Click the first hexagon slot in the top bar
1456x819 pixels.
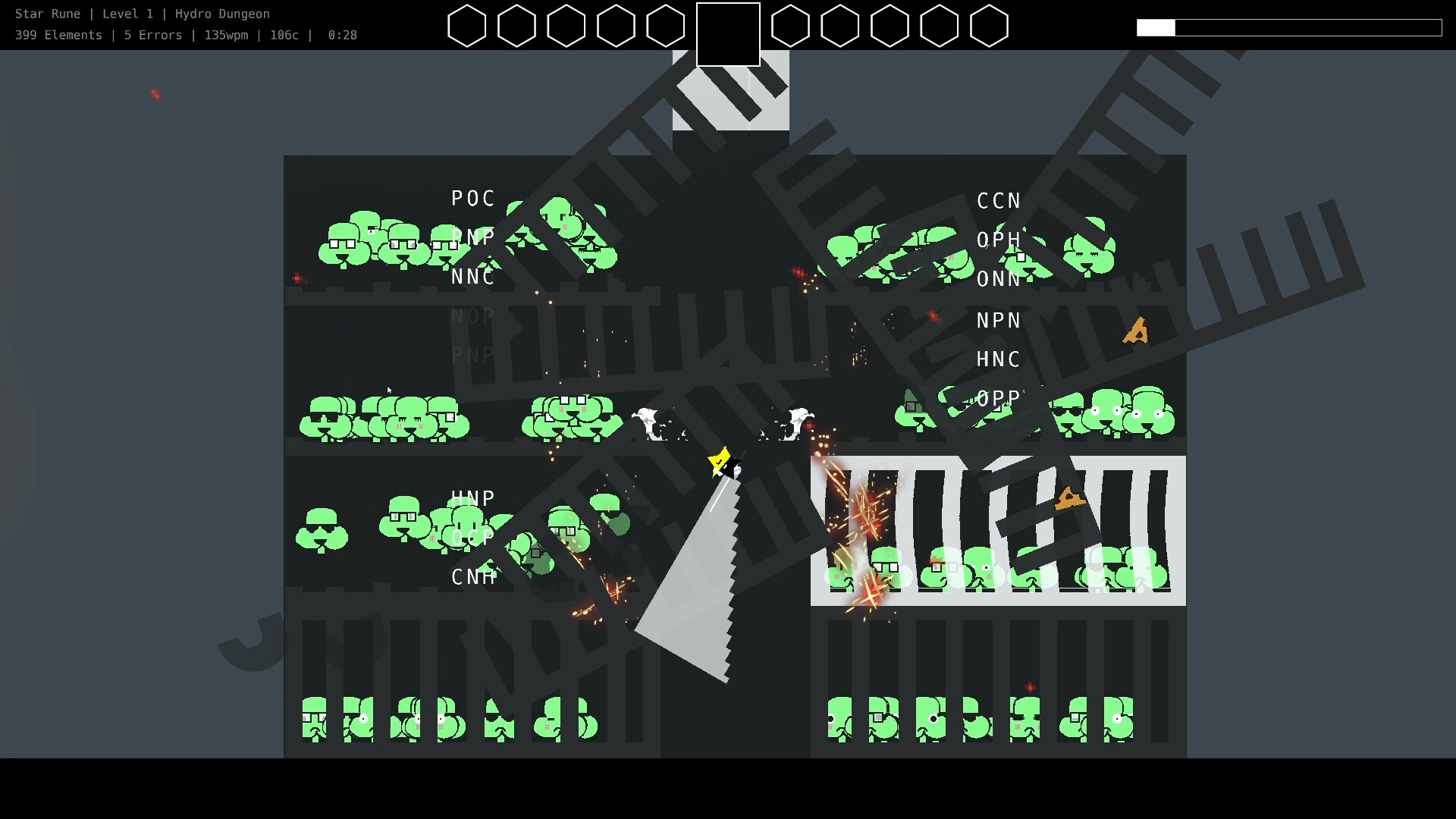pos(467,26)
